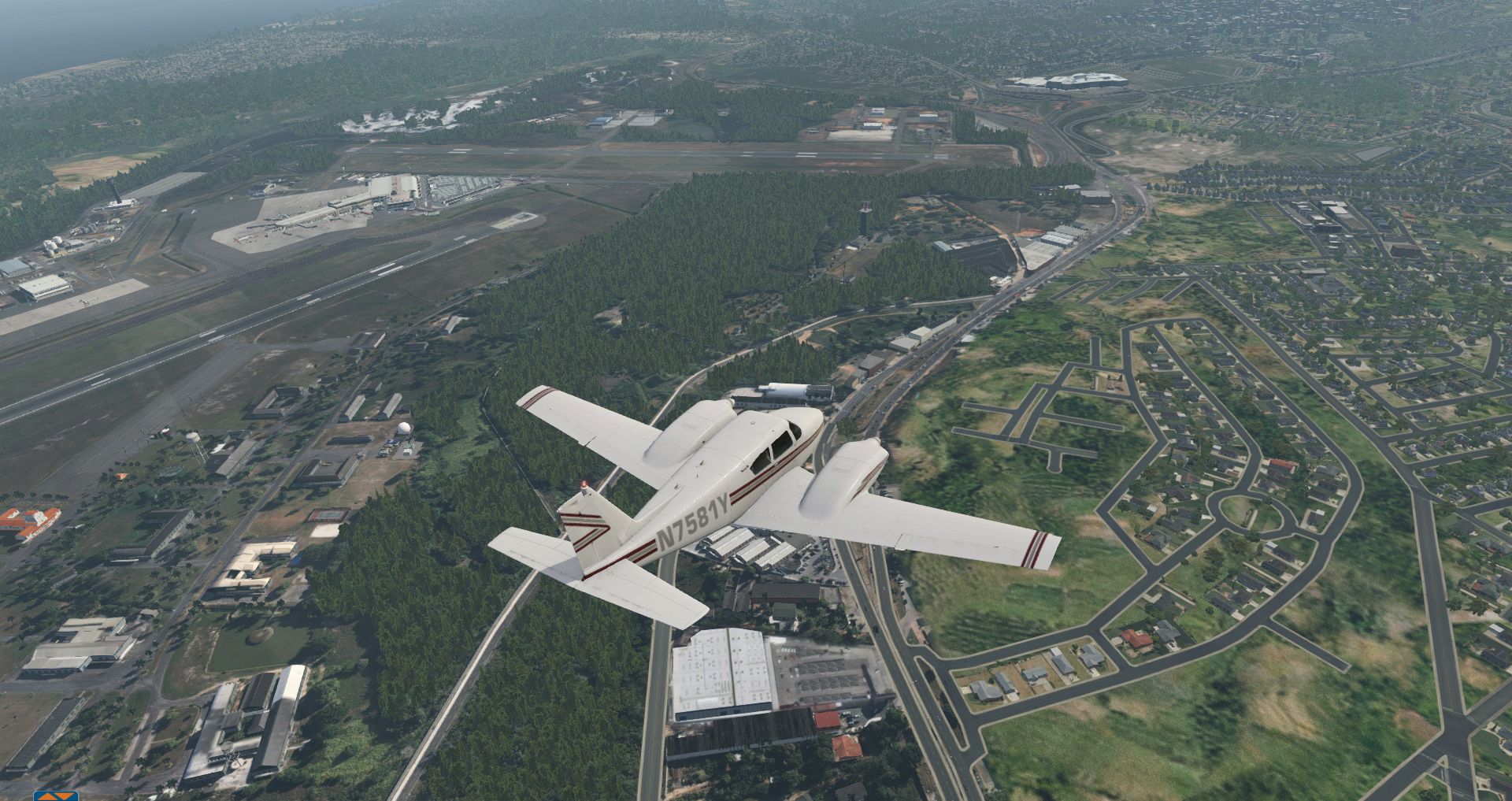Viewport: 1512px width, 801px height.
Task: Click the blue widget with orange triangles
Action: click(x=56, y=795)
